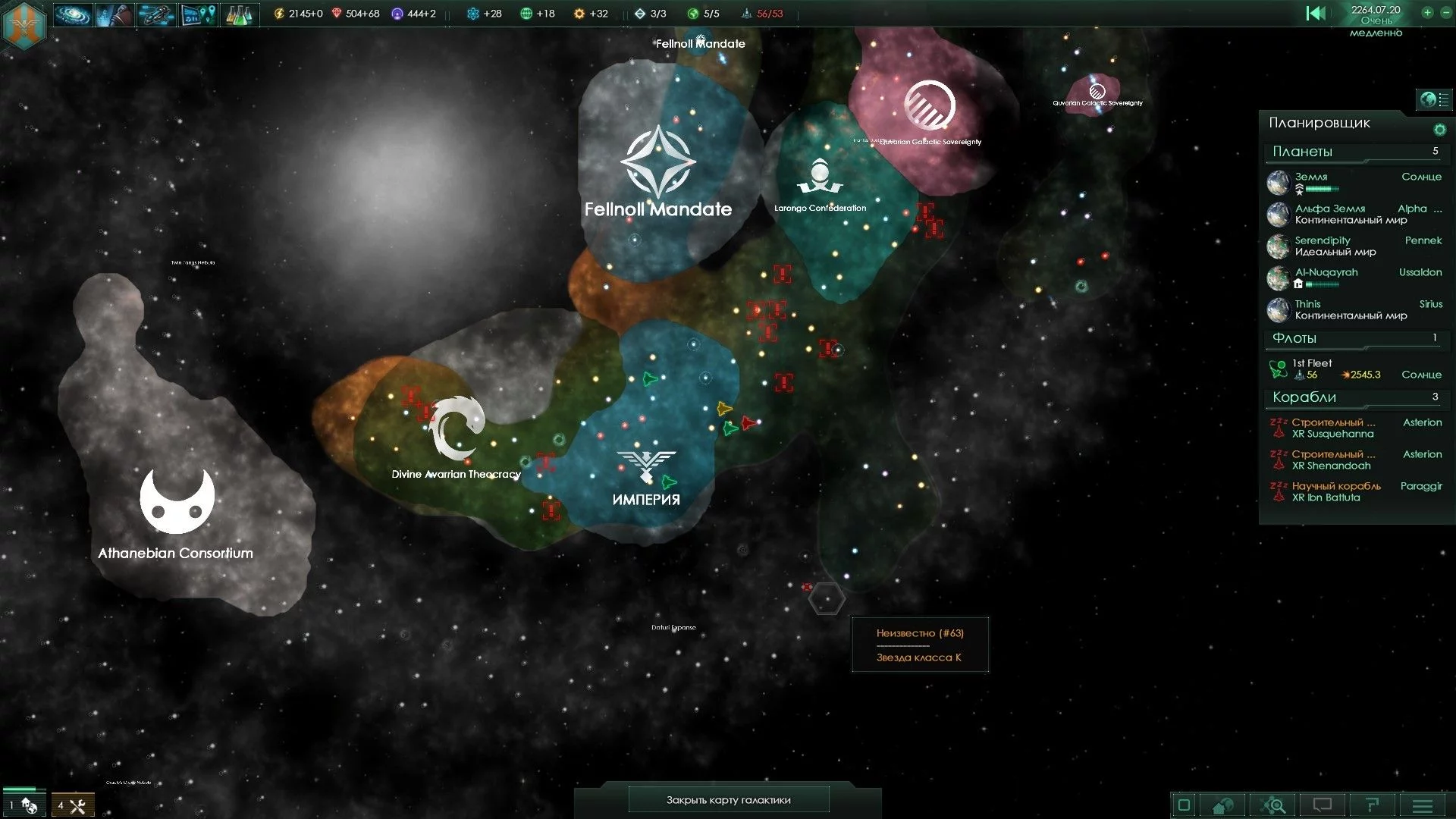Select the 1st Fleet entry

tap(1312, 363)
